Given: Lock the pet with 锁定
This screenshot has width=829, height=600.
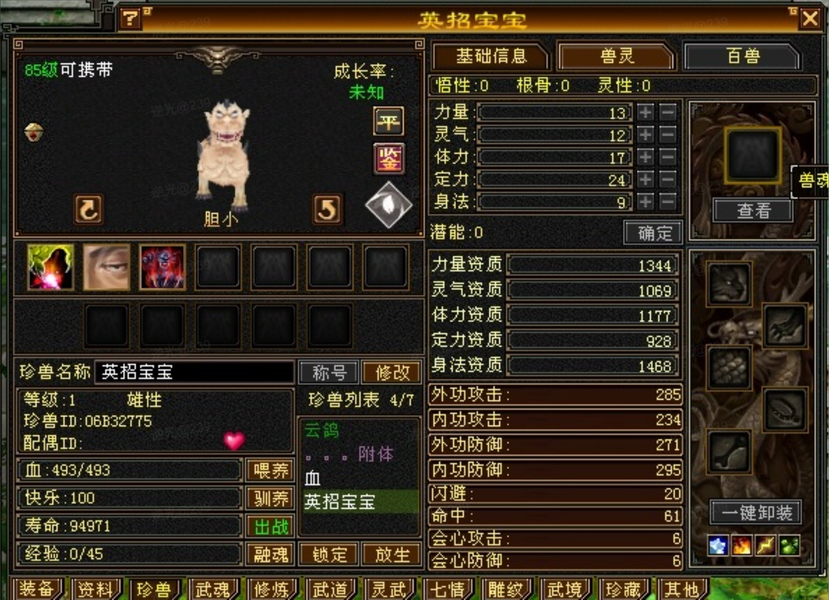Looking at the screenshot, I should coord(329,554).
